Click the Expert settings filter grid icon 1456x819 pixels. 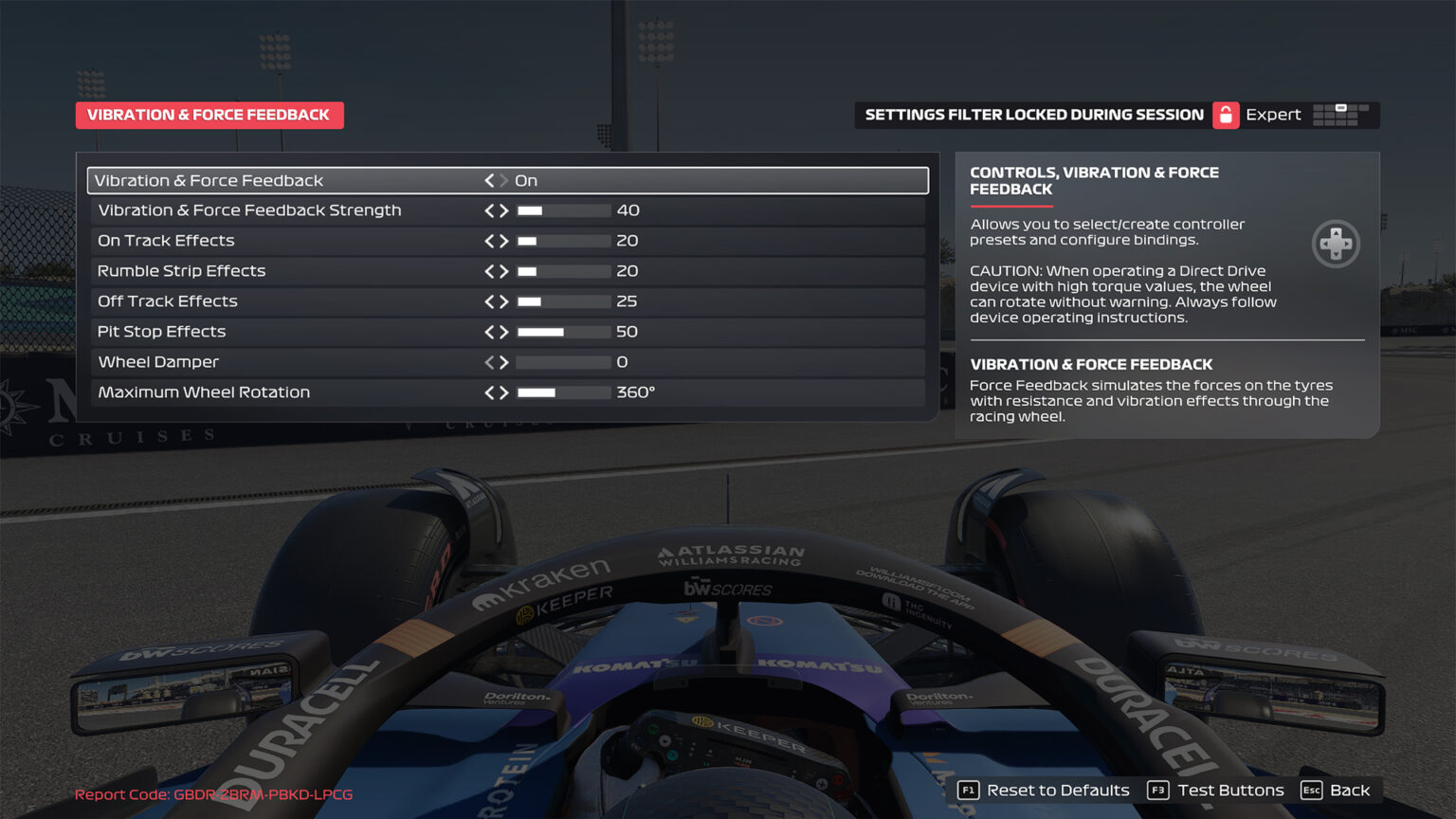point(1343,115)
